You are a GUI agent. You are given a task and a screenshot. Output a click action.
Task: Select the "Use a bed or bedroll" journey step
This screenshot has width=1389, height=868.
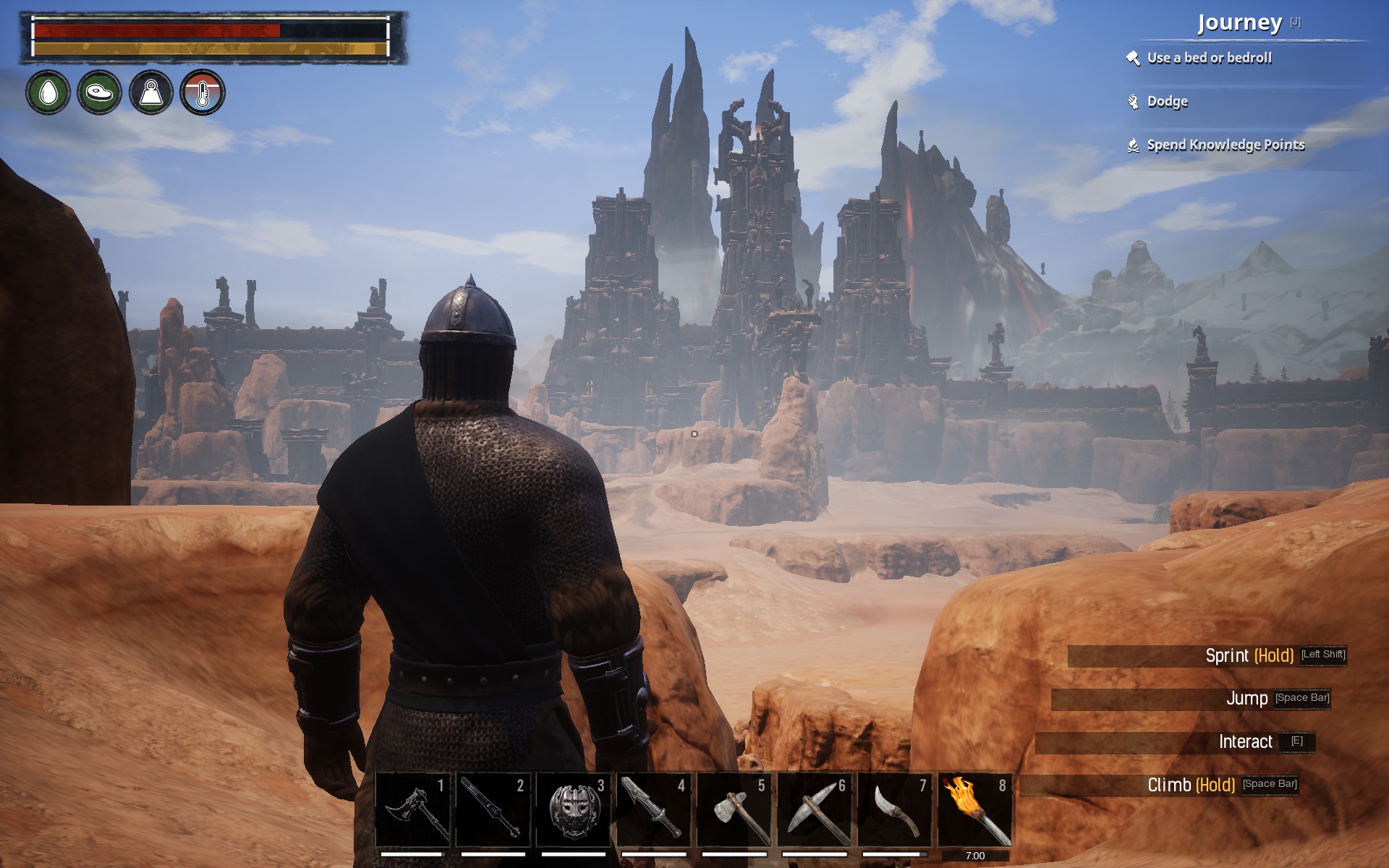(1209, 59)
